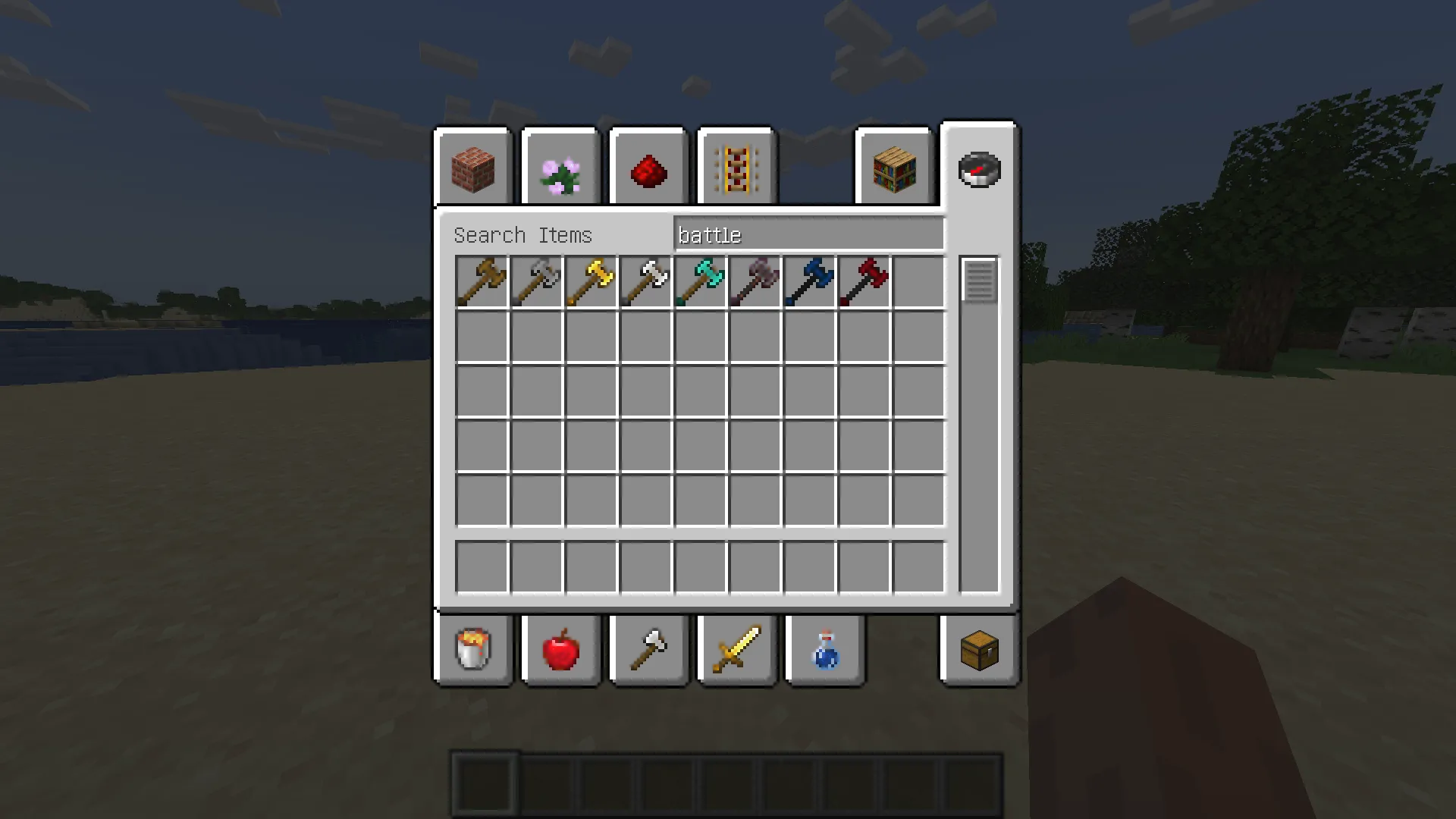This screenshot has width=1456, height=819.
Task: Select the white-headed battleaxe item
Action: [647, 281]
